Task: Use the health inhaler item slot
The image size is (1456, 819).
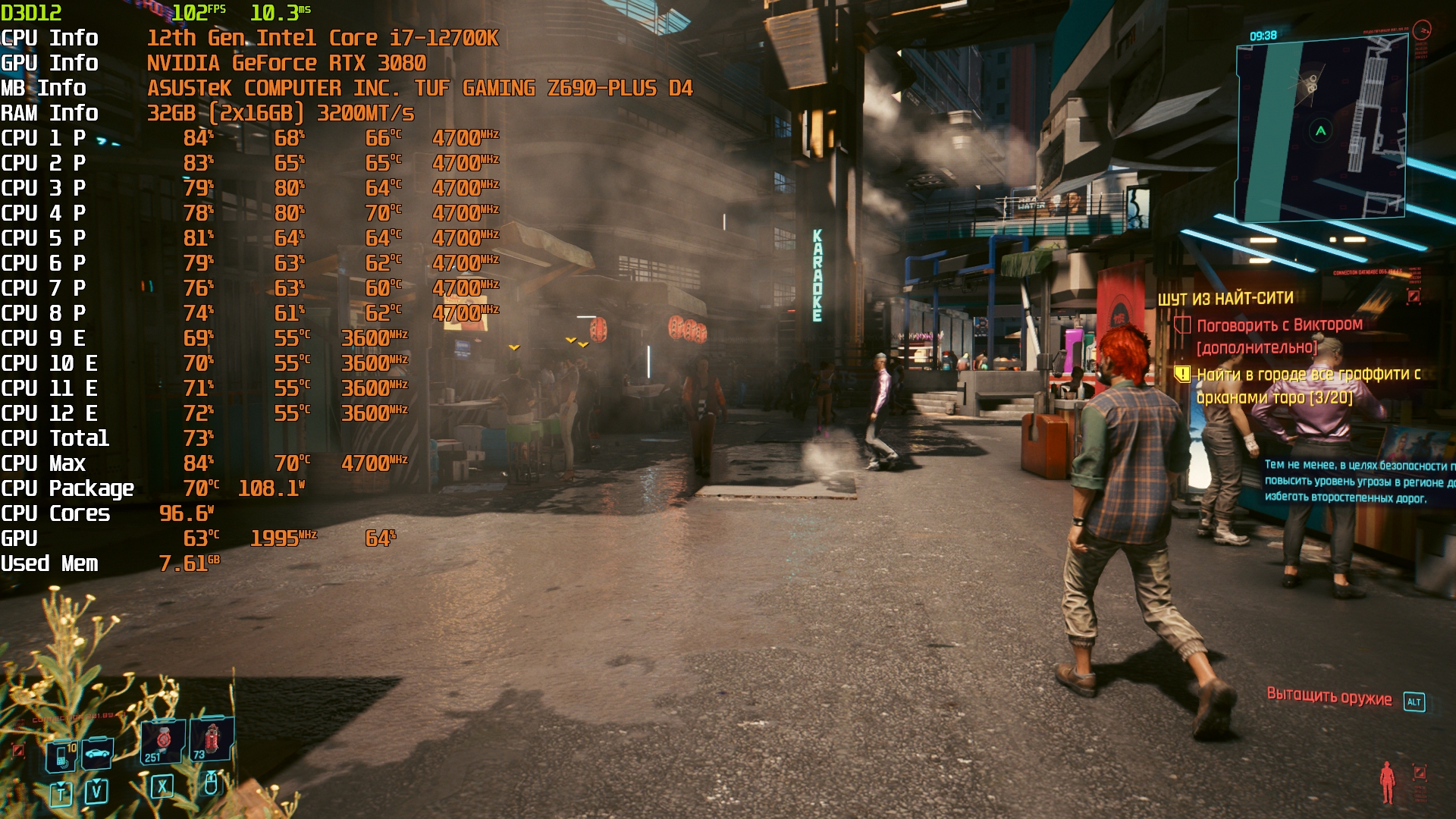Action: 164,741
